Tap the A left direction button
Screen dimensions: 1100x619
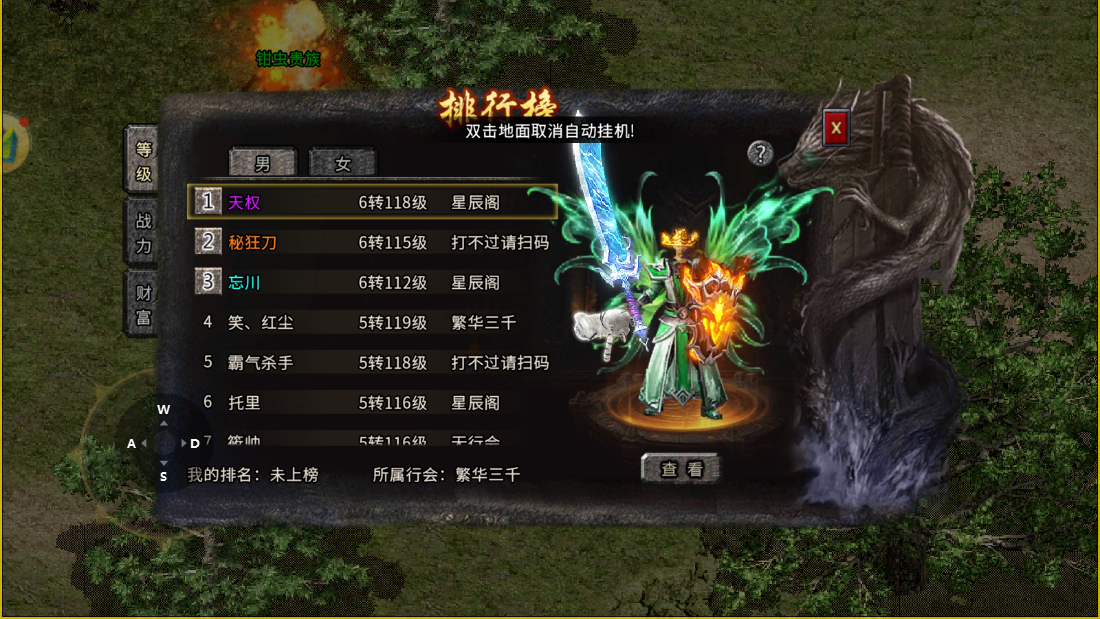(x=132, y=443)
